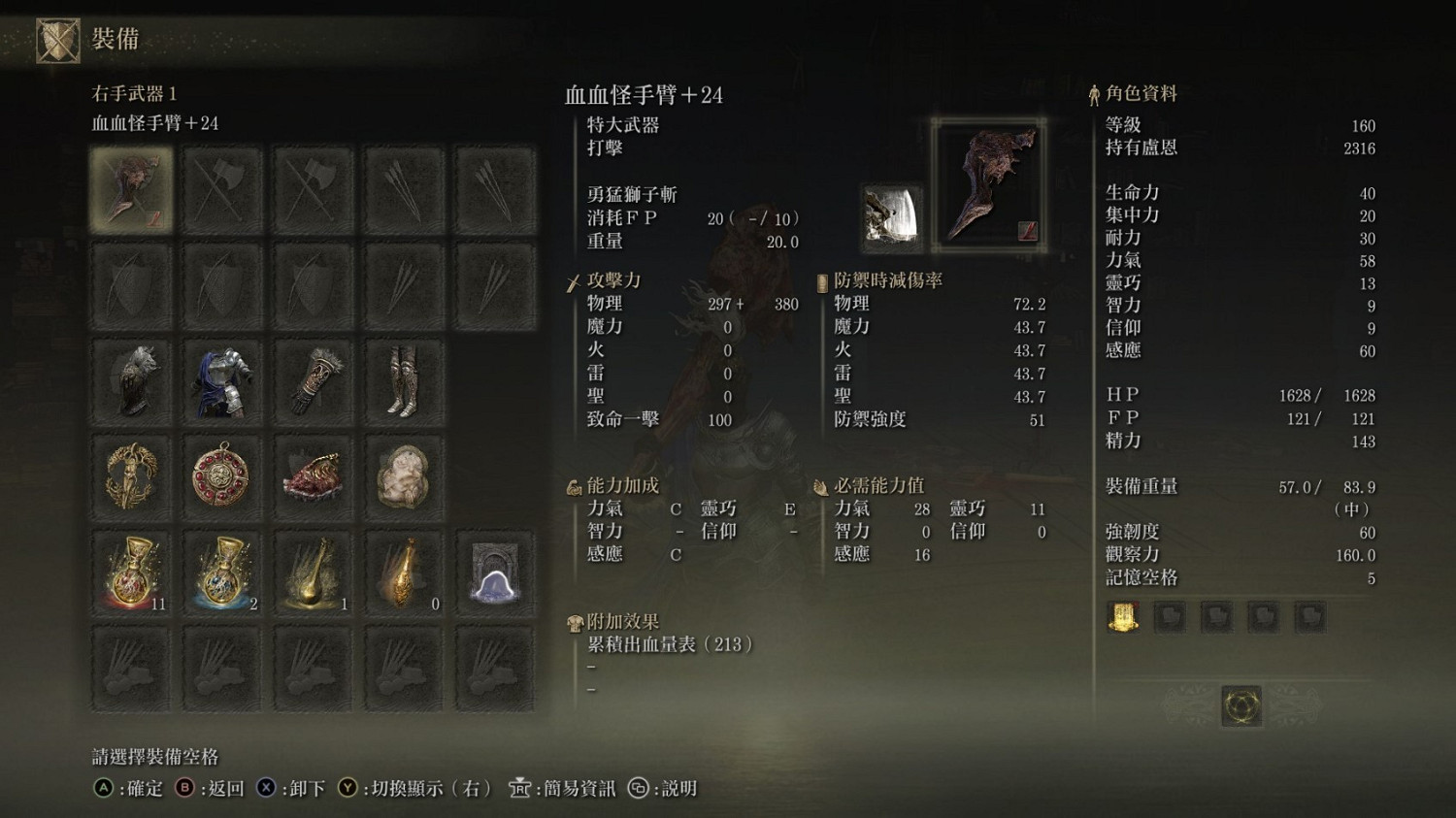Select the arrow ammunition slot
Screen dimensions: 1456x818
(x=403, y=187)
